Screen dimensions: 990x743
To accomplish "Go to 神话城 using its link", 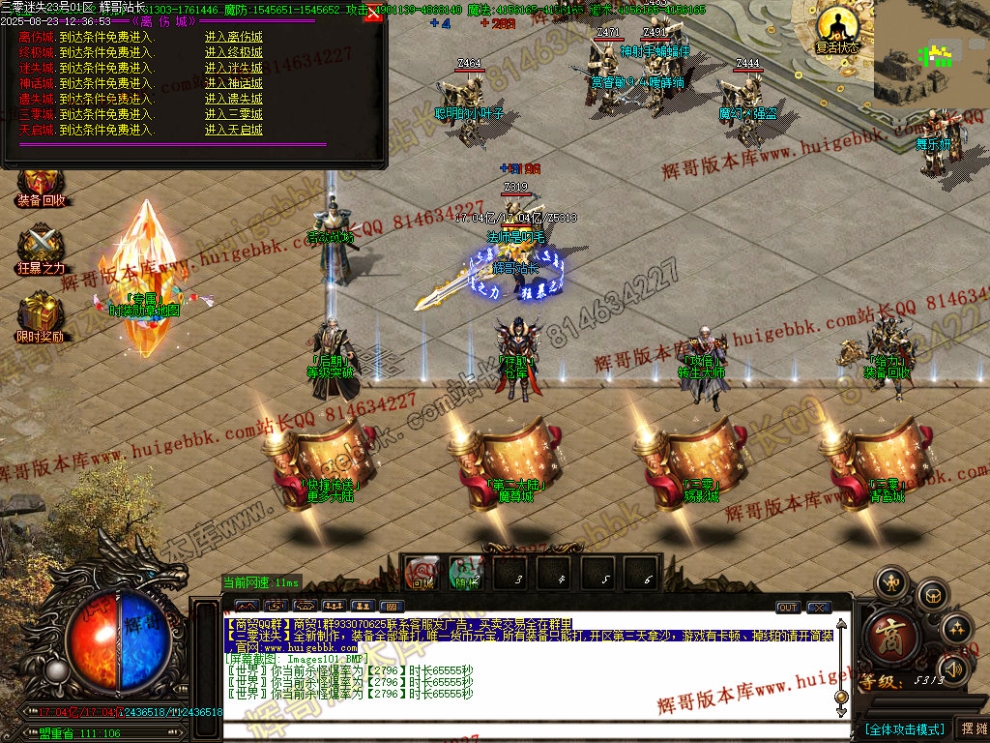I will [234, 84].
